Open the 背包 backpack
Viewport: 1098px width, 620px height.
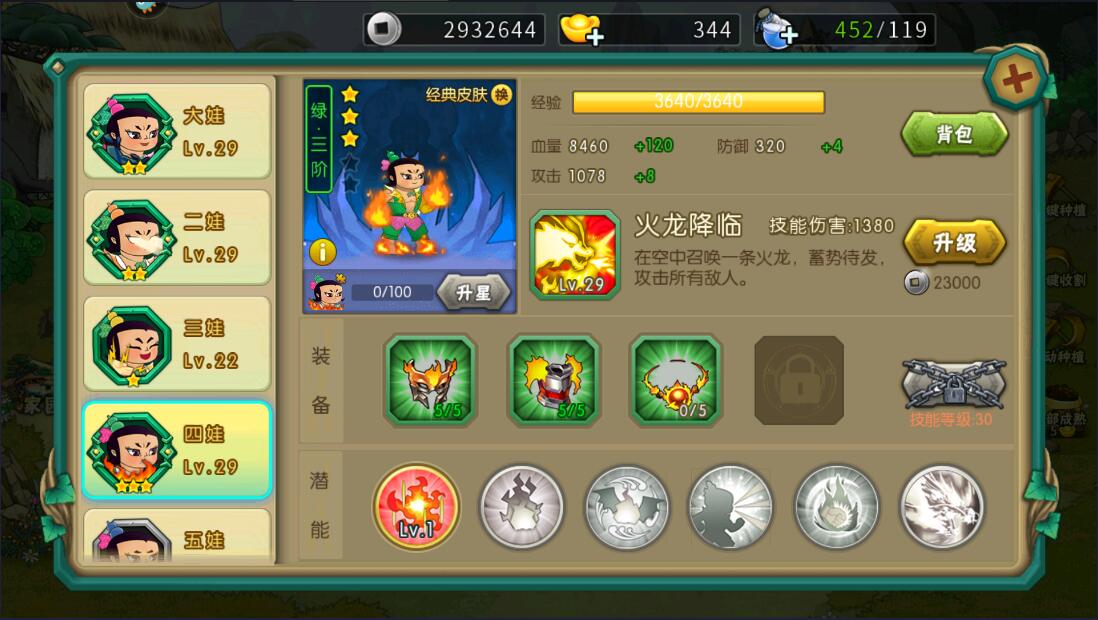pyautogui.click(x=953, y=134)
